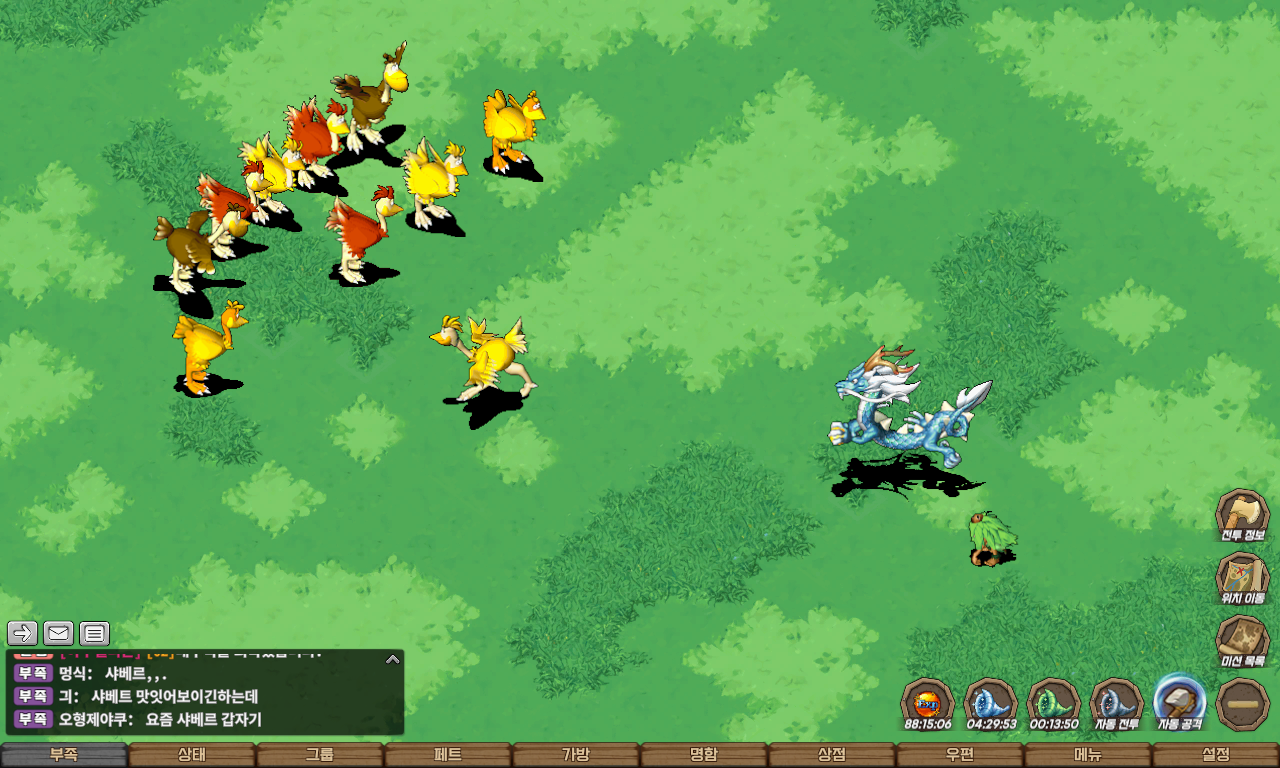The width and height of the screenshot is (1280, 768).
Task: Open the 페트 (pet) menu
Action: (x=448, y=755)
